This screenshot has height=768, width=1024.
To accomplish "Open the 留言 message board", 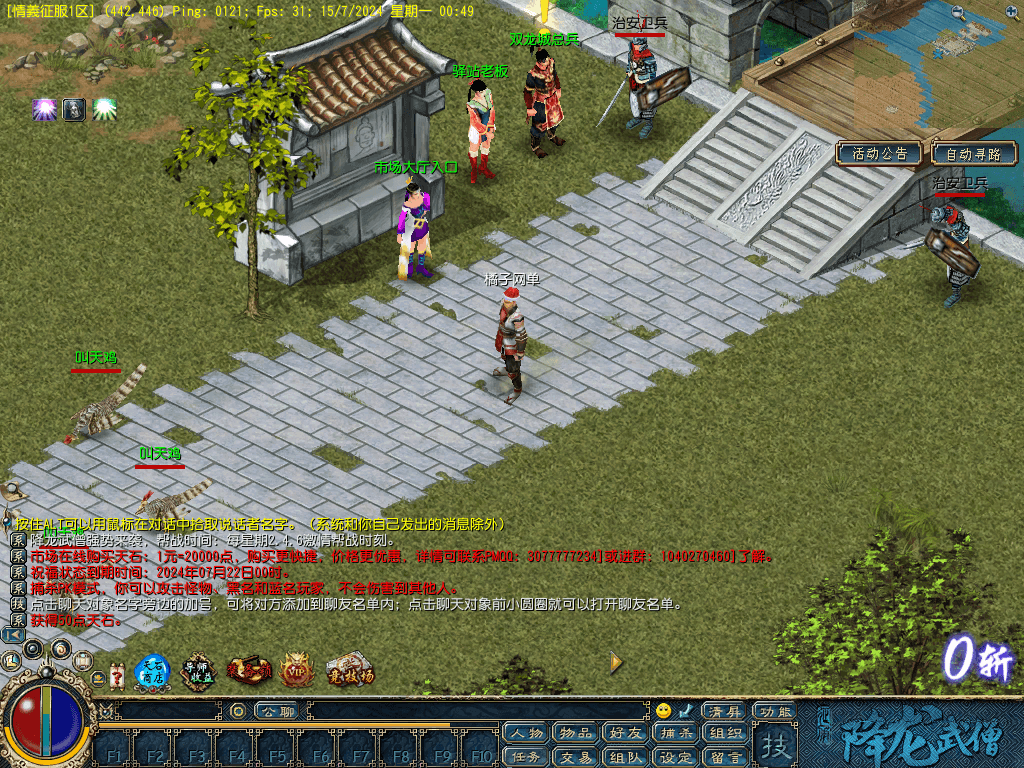I will [725, 757].
